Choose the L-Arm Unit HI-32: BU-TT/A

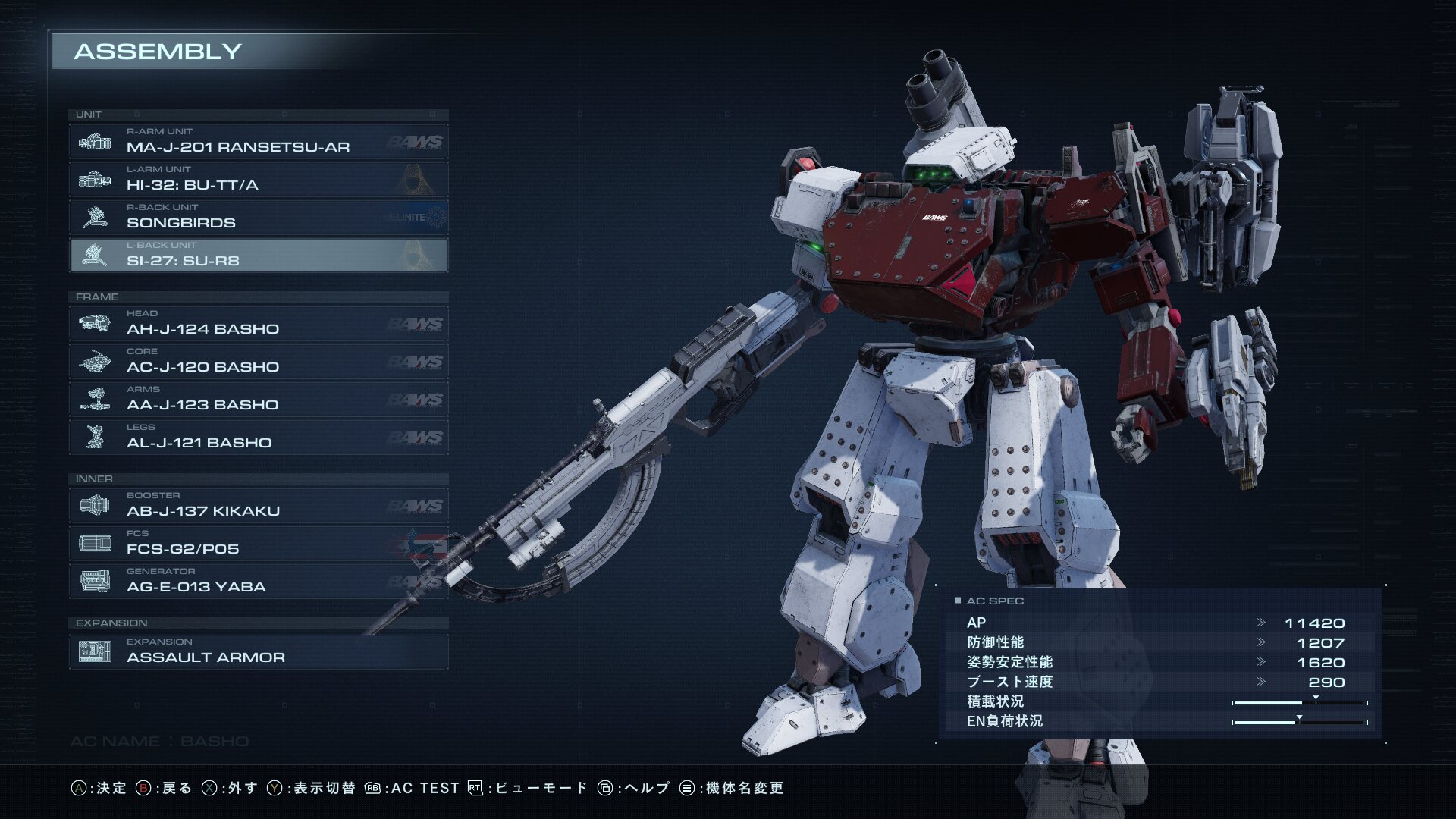coord(258,180)
